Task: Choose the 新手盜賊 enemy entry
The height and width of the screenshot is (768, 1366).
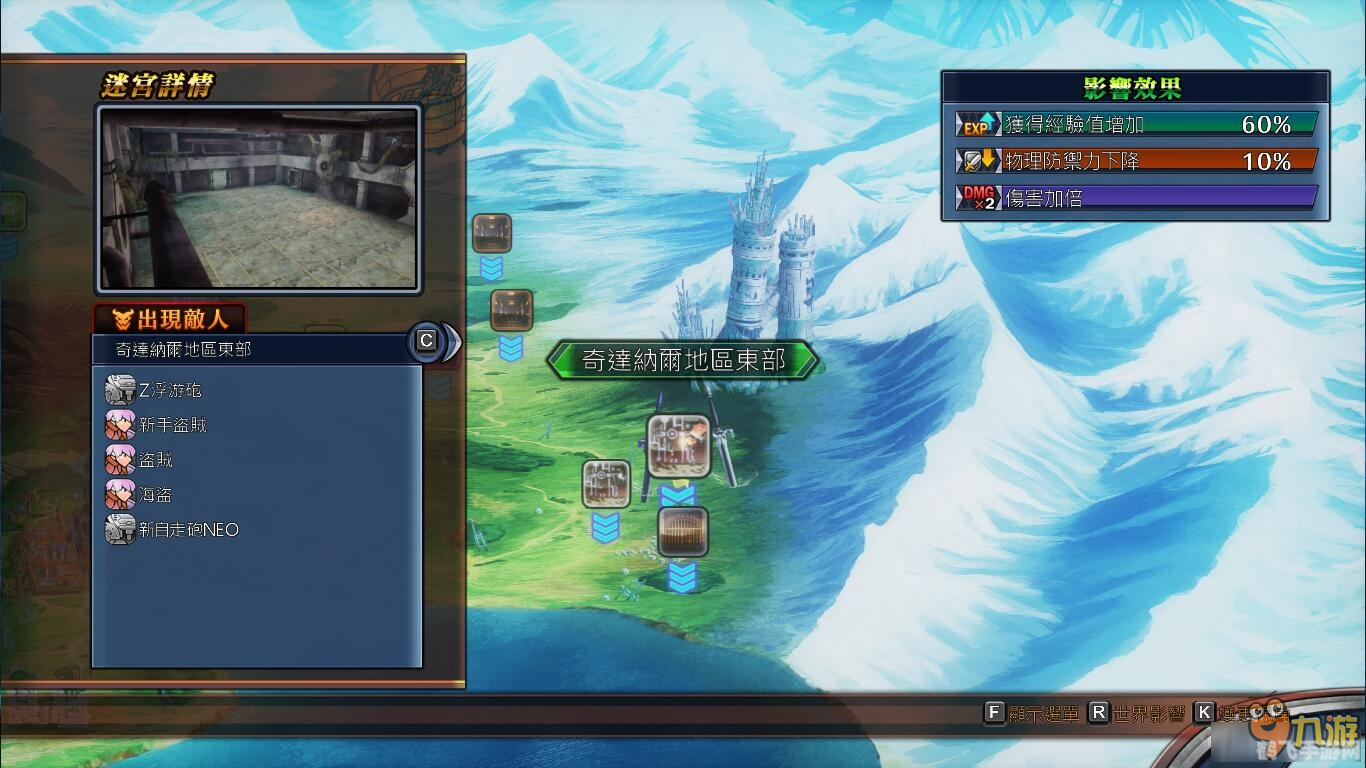Action: (172, 425)
